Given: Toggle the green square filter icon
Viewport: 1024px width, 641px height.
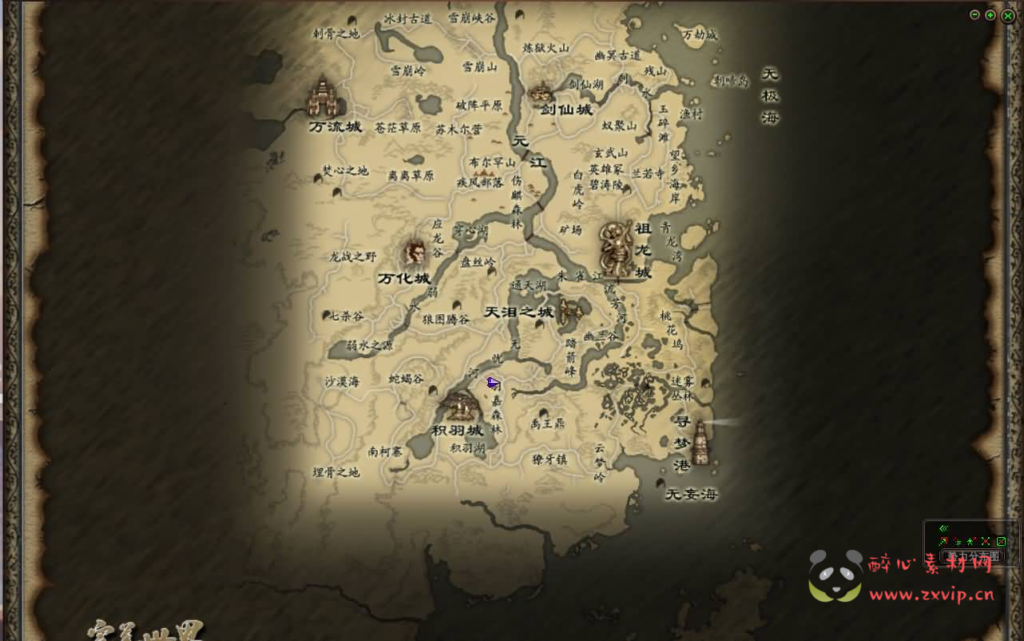Looking at the screenshot, I should coord(1001,541).
